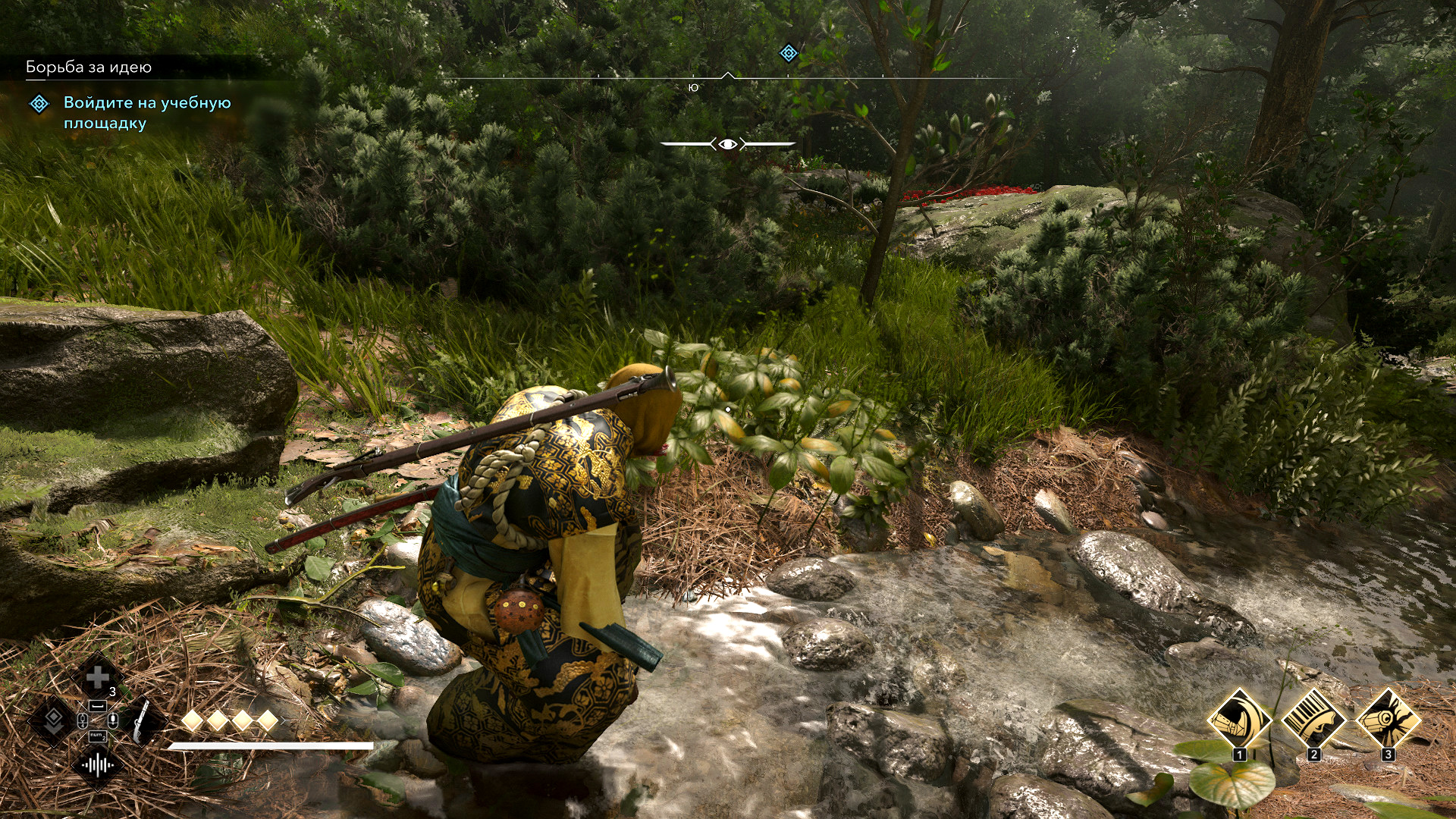
Task: Click the eye stealth visibility indicator
Action: click(x=728, y=144)
